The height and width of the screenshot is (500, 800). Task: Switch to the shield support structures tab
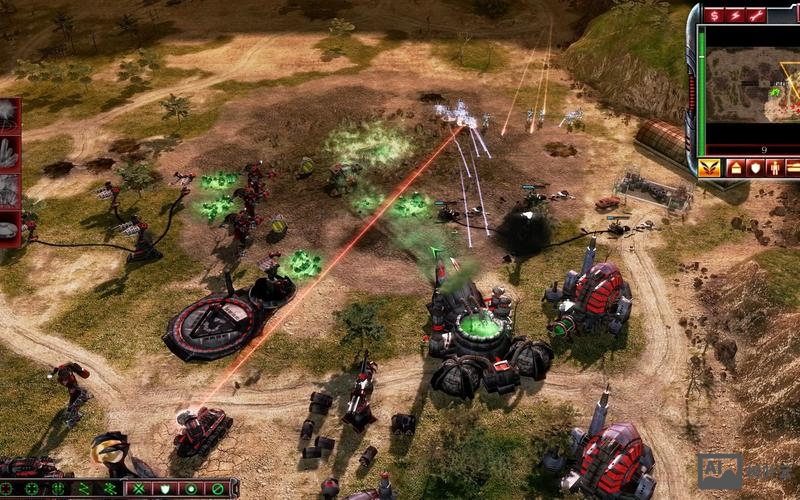755,167
